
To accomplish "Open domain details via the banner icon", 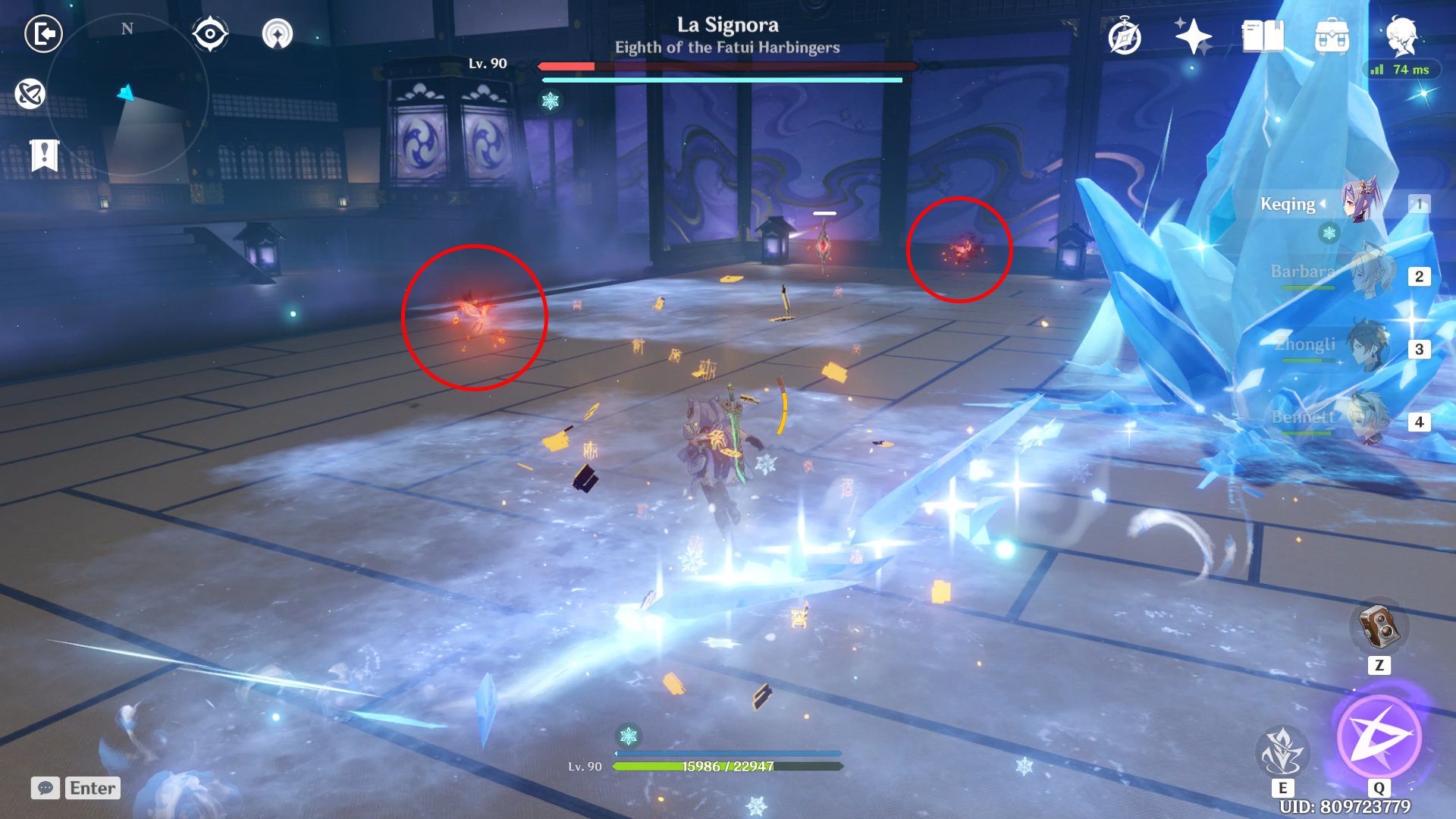I will [x=43, y=155].
